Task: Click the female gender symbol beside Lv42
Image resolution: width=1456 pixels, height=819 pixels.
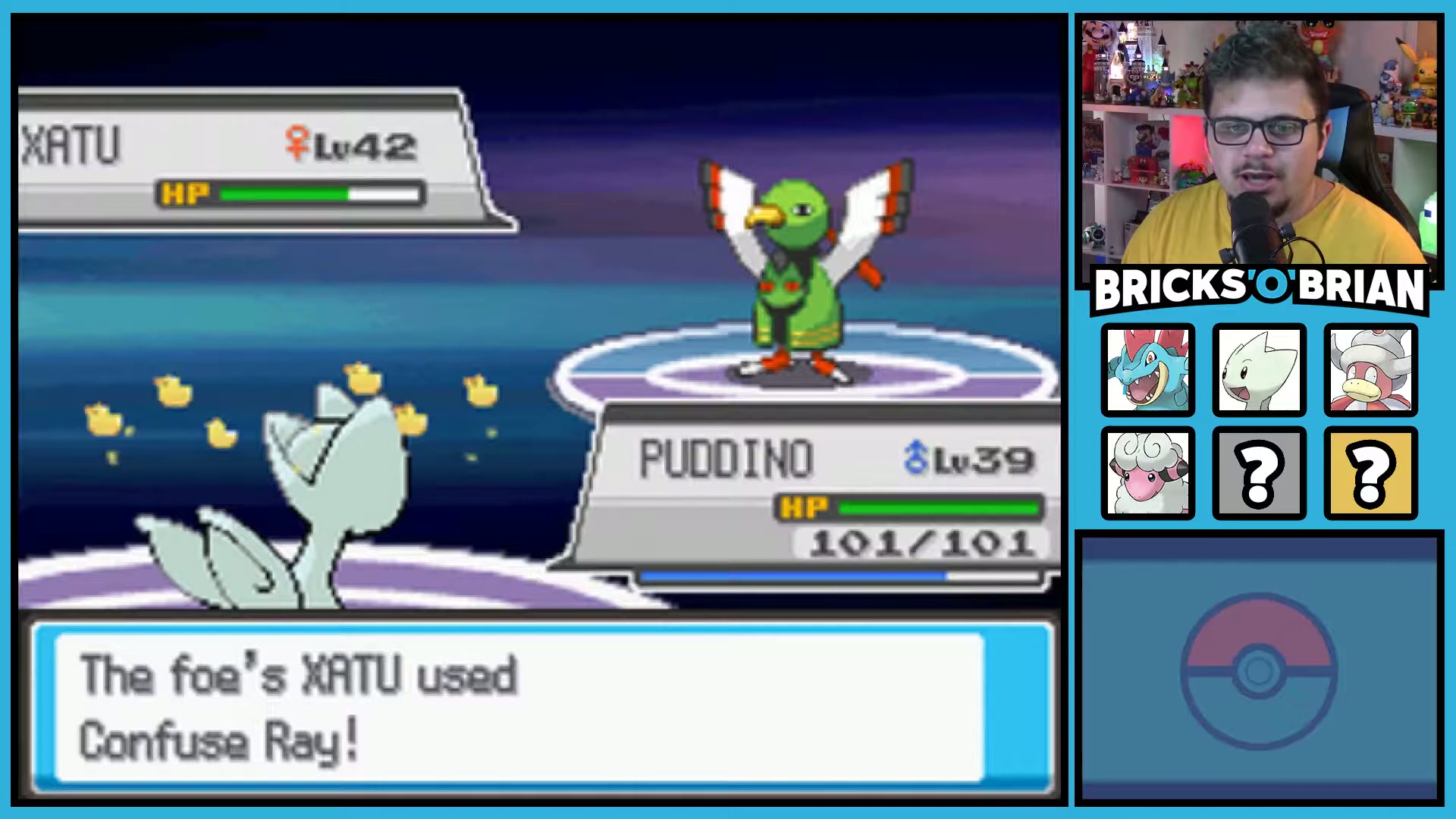Action: coord(297,140)
